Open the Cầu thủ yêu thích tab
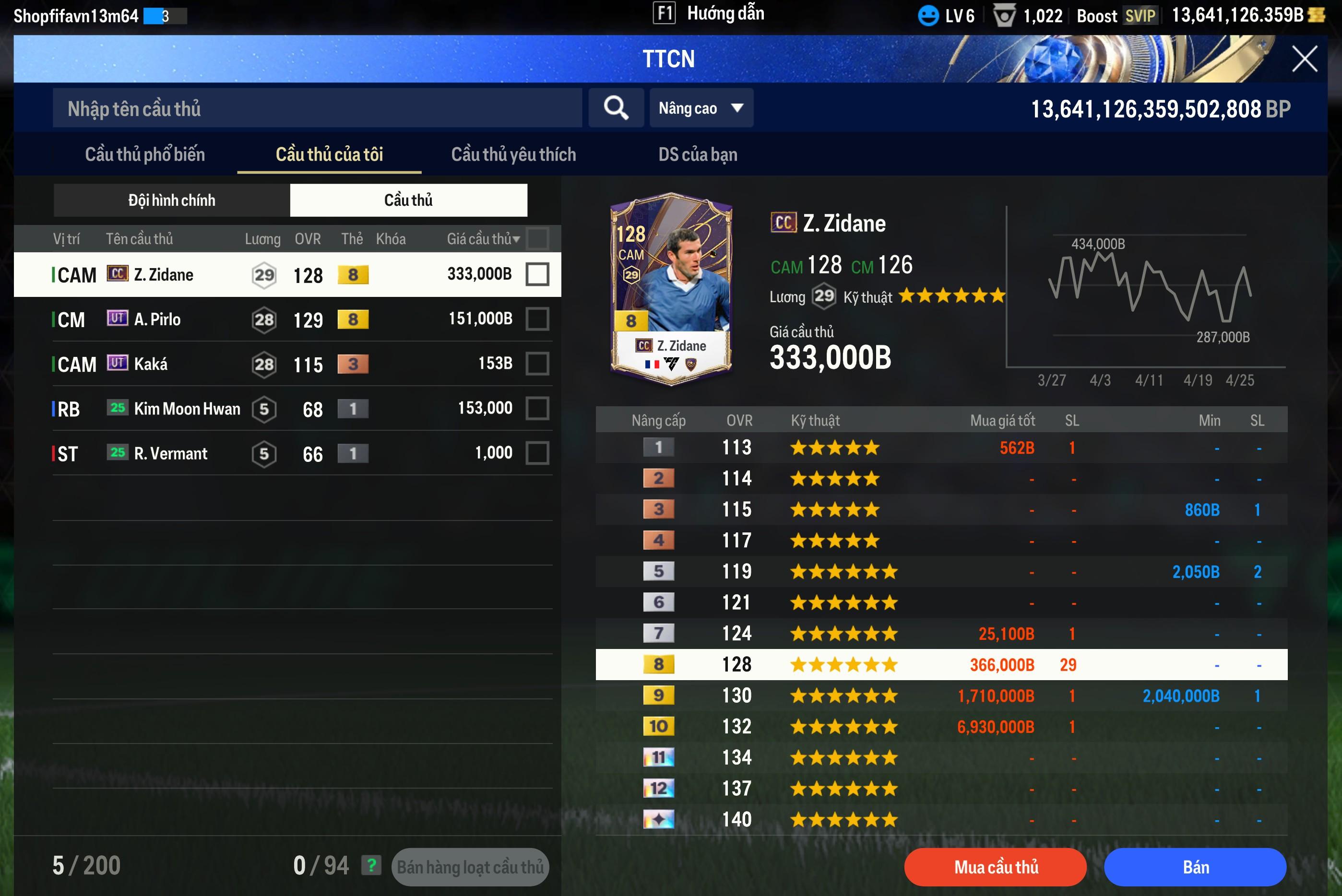Screen dimensions: 1342x896 click(x=513, y=154)
